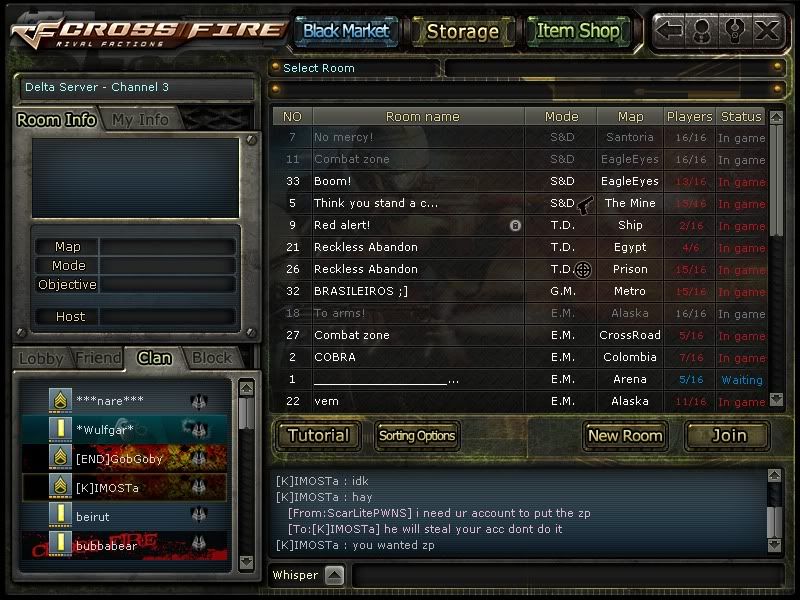This screenshot has height=600, width=800.
Task: Click the back arrow button
Action: (x=670, y=30)
